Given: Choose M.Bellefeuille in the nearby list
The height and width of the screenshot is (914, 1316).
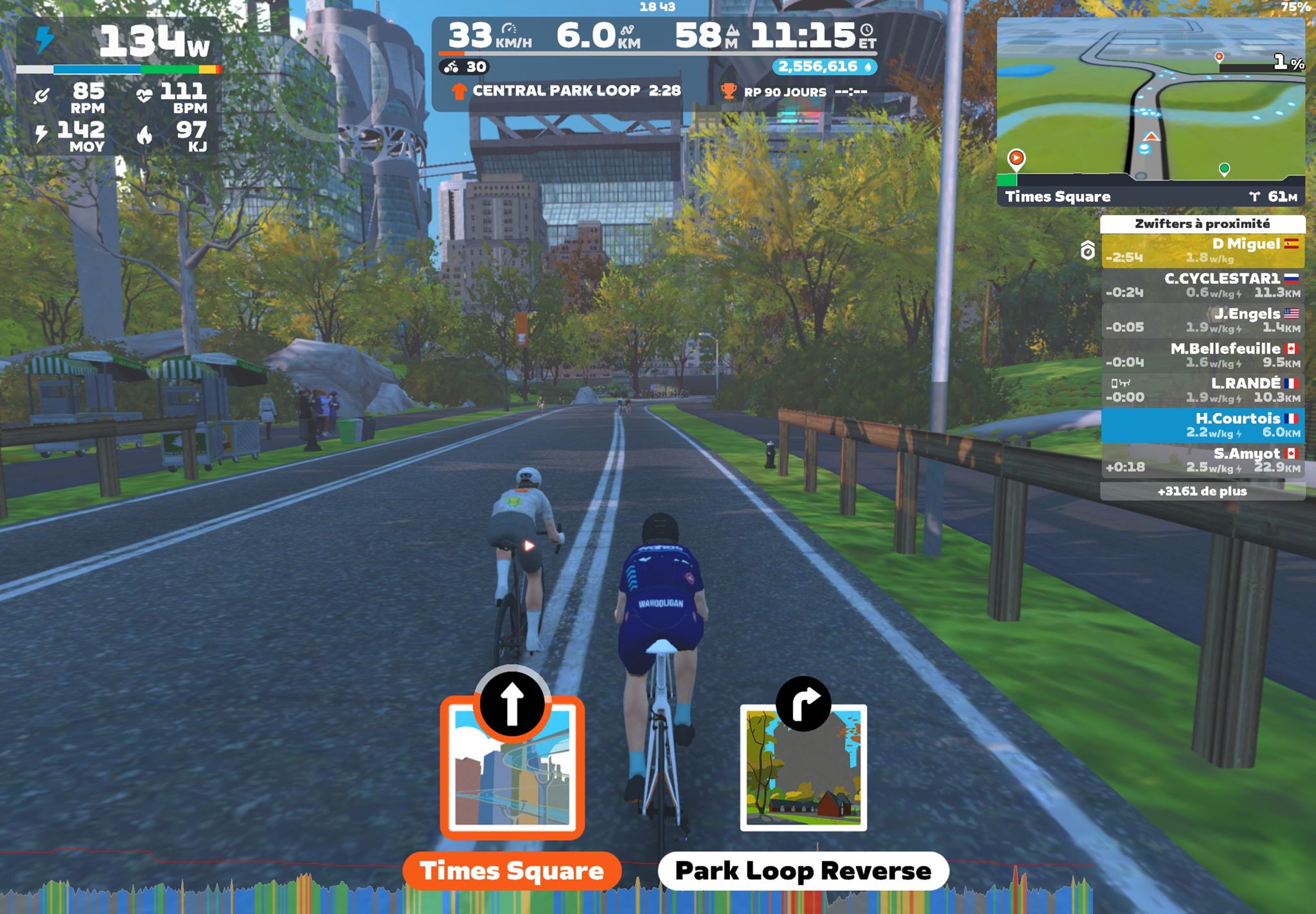Looking at the screenshot, I should (x=1202, y=355).
